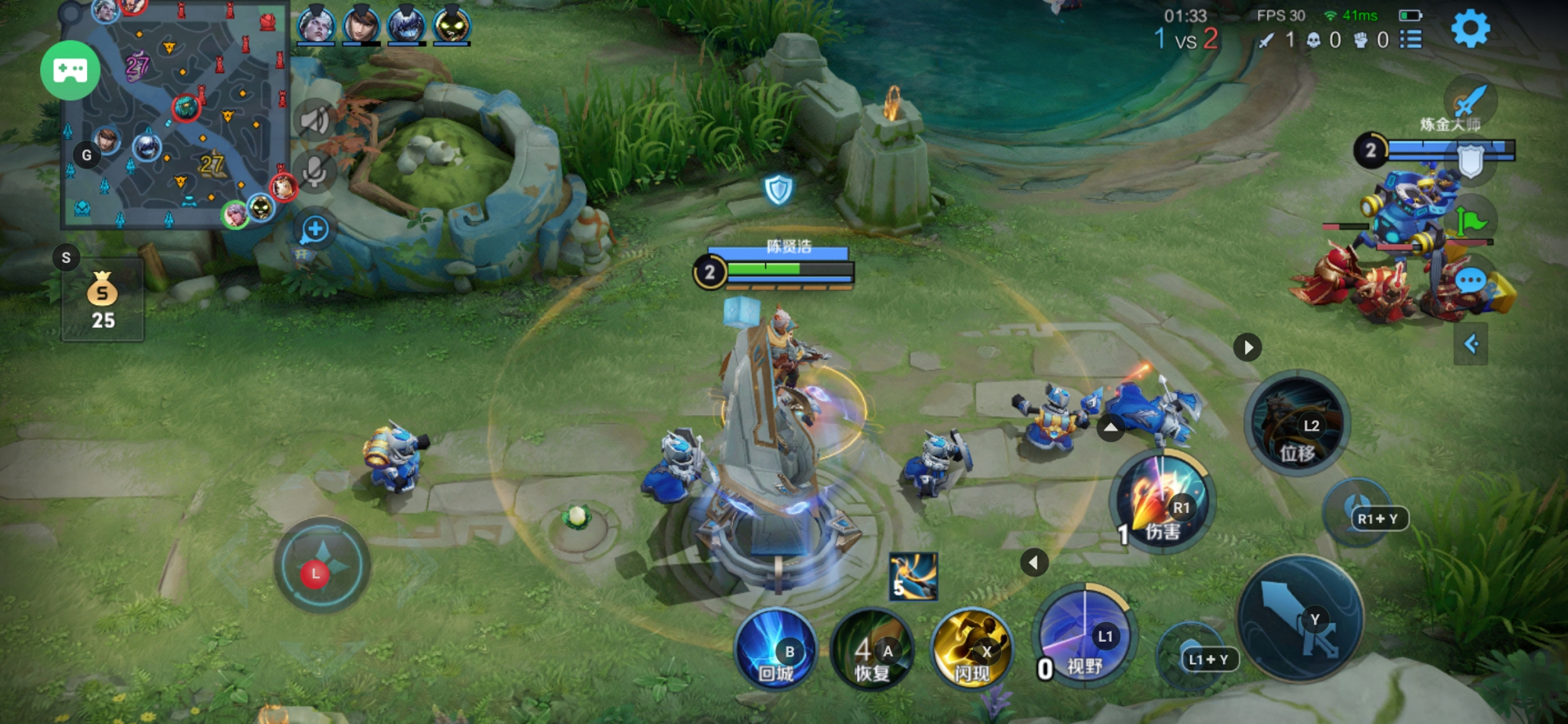Activate the 回城 recall ability
Viewport: 1568px width, 724px height.
point(776,649)
